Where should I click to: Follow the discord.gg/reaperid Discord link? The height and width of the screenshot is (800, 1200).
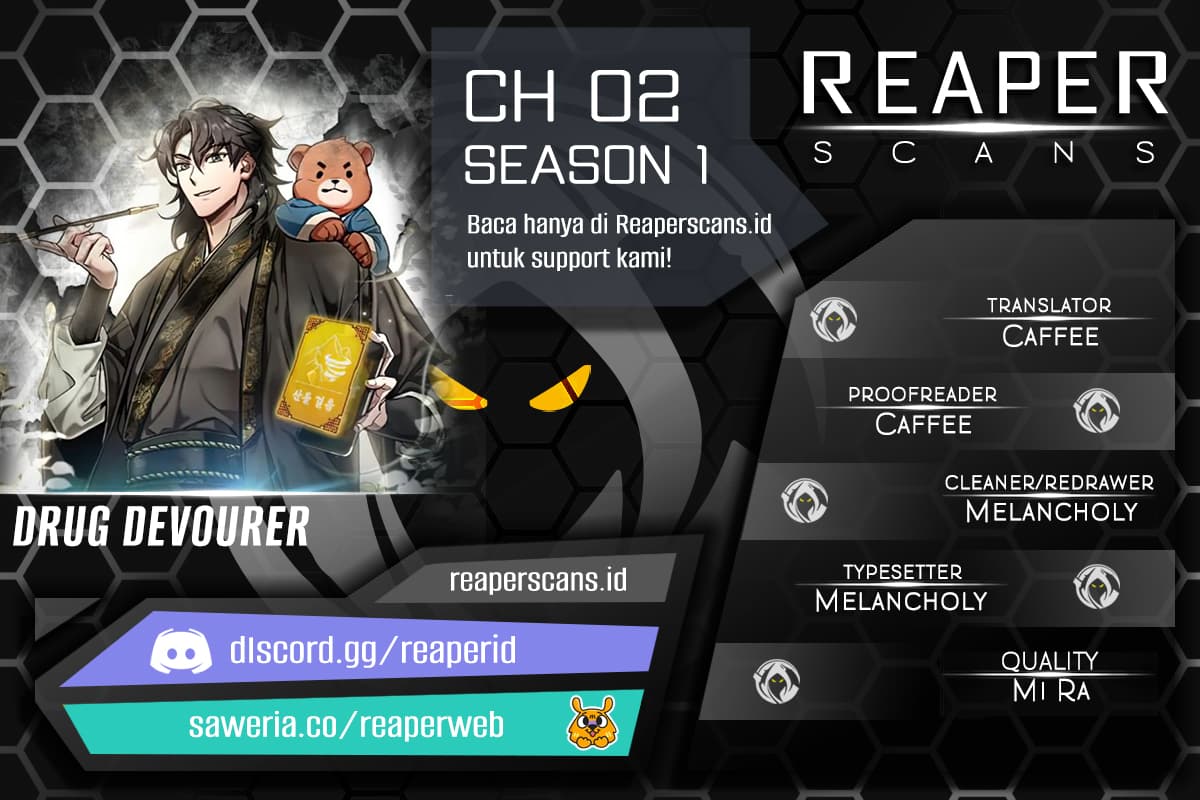click(x=360, y=653)
